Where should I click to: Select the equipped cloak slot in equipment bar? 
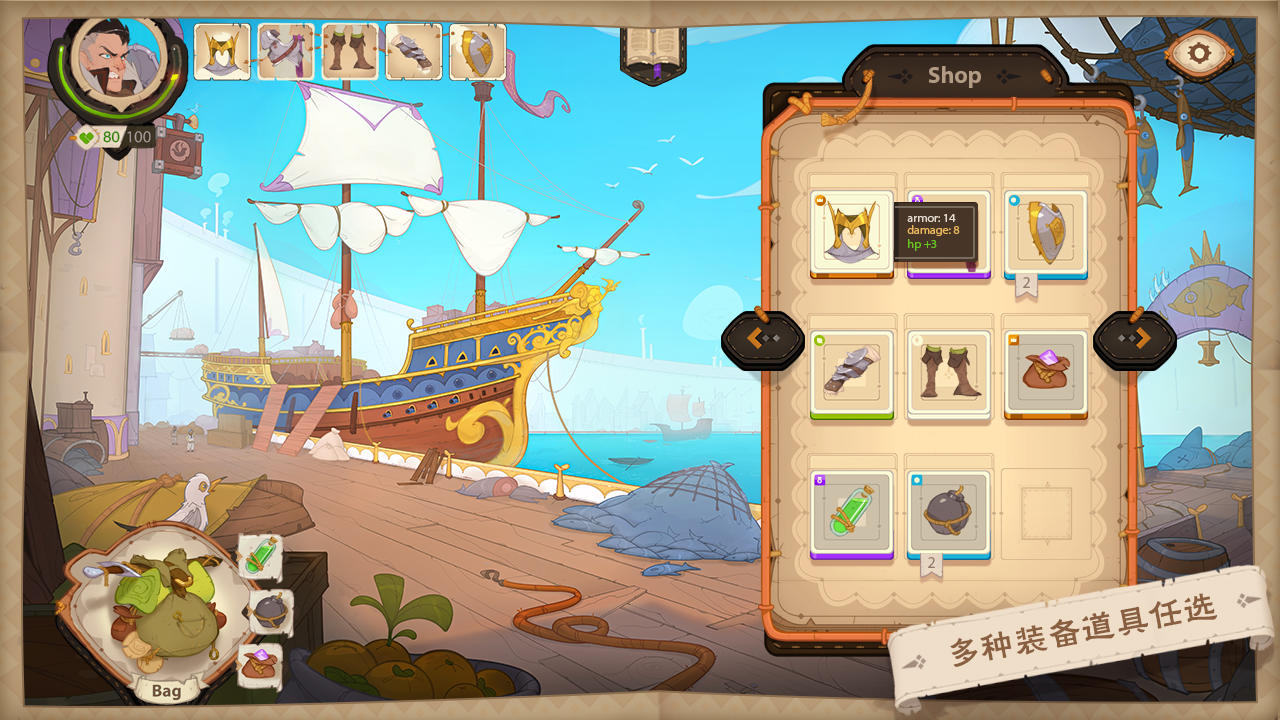point(286,48)
